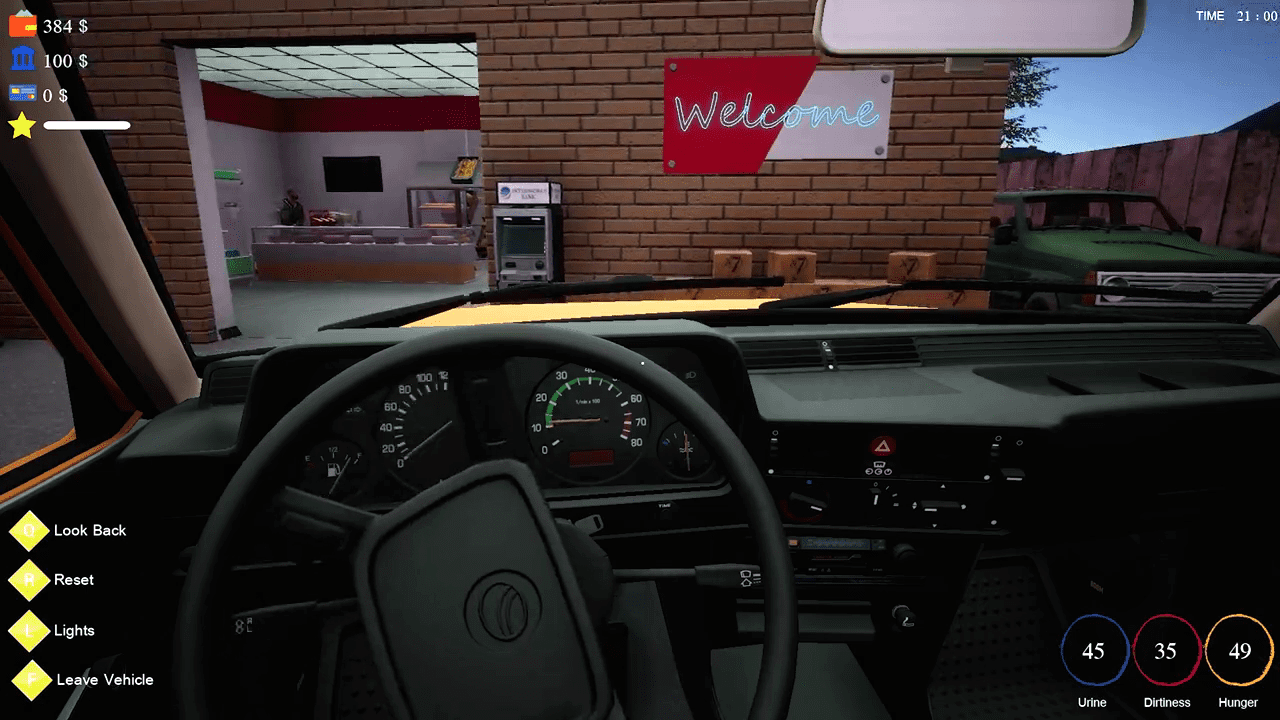Image resolution: width=1280 pixels, height=720 pixels.
Task: Toggle the car radio power knob
Action: [904, 550]
